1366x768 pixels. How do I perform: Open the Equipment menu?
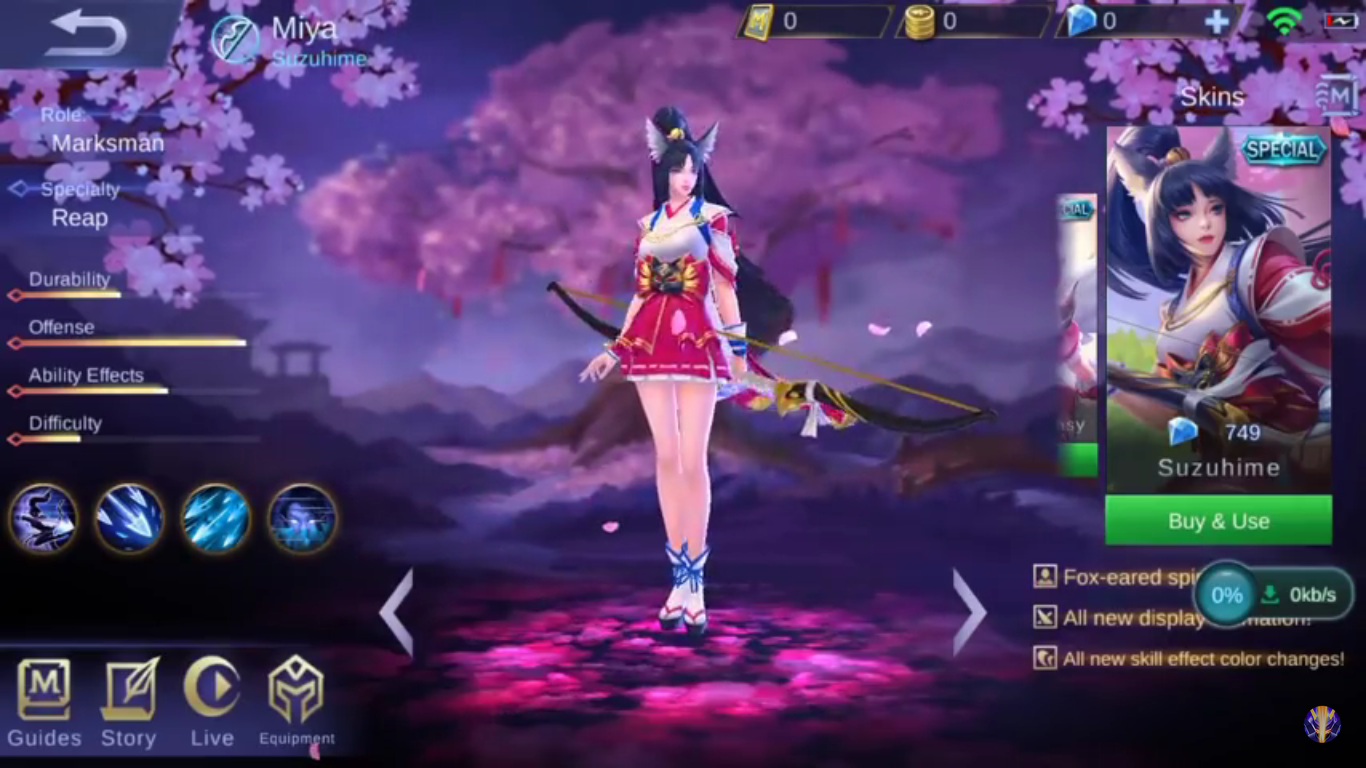(295, 700)
